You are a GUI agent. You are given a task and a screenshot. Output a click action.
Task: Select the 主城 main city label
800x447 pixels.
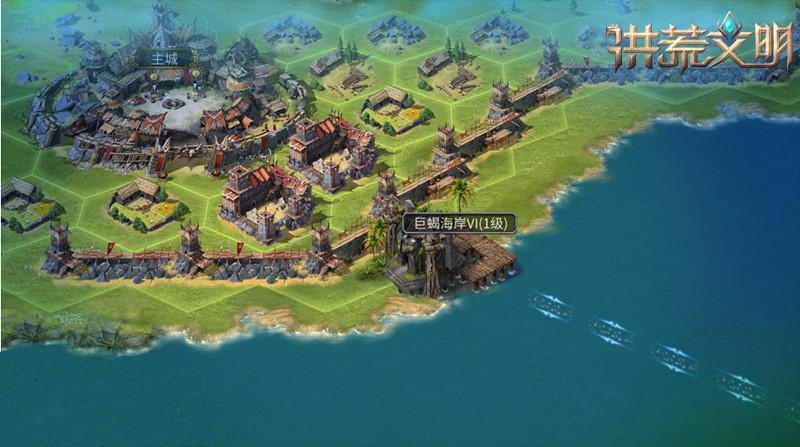coord(163,58)
